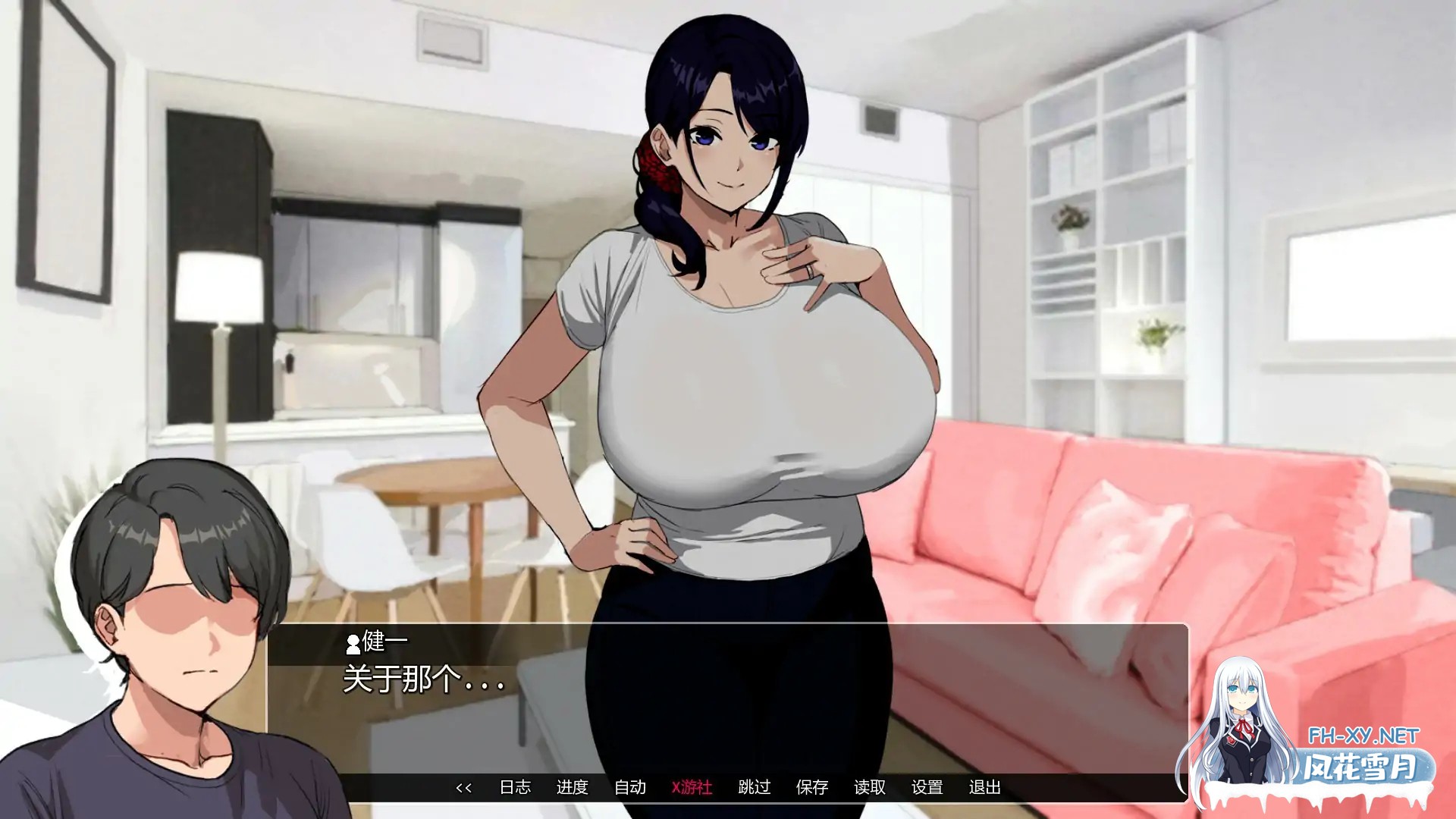The height and width of the screenshot is (819, 1456).
Task: Click the 读取 load icon
Action: click(x=870, y=788)
